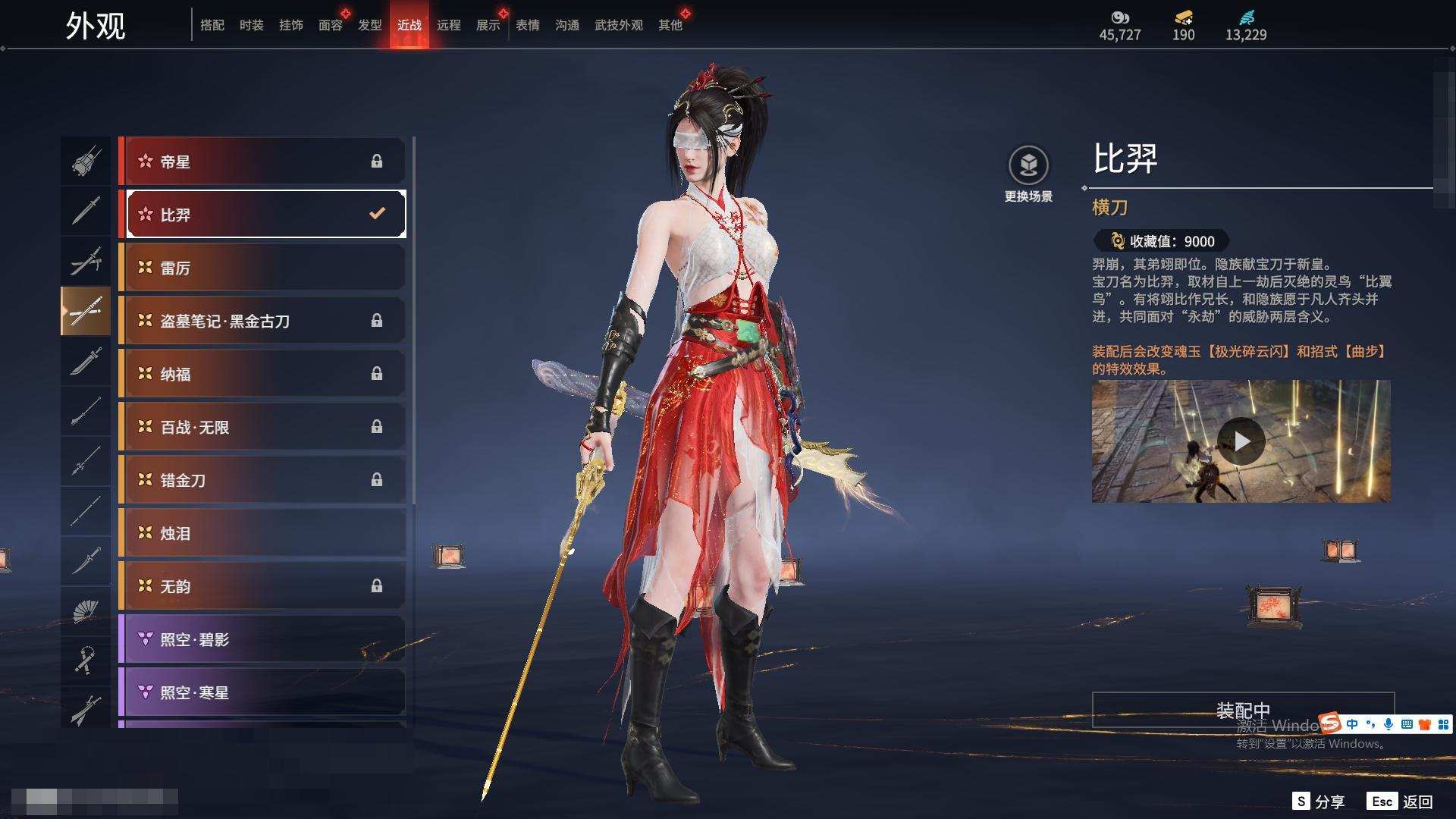1456x819 pixels.
Task: Click the 分享 share button
Action: (x=1319, y=802)
